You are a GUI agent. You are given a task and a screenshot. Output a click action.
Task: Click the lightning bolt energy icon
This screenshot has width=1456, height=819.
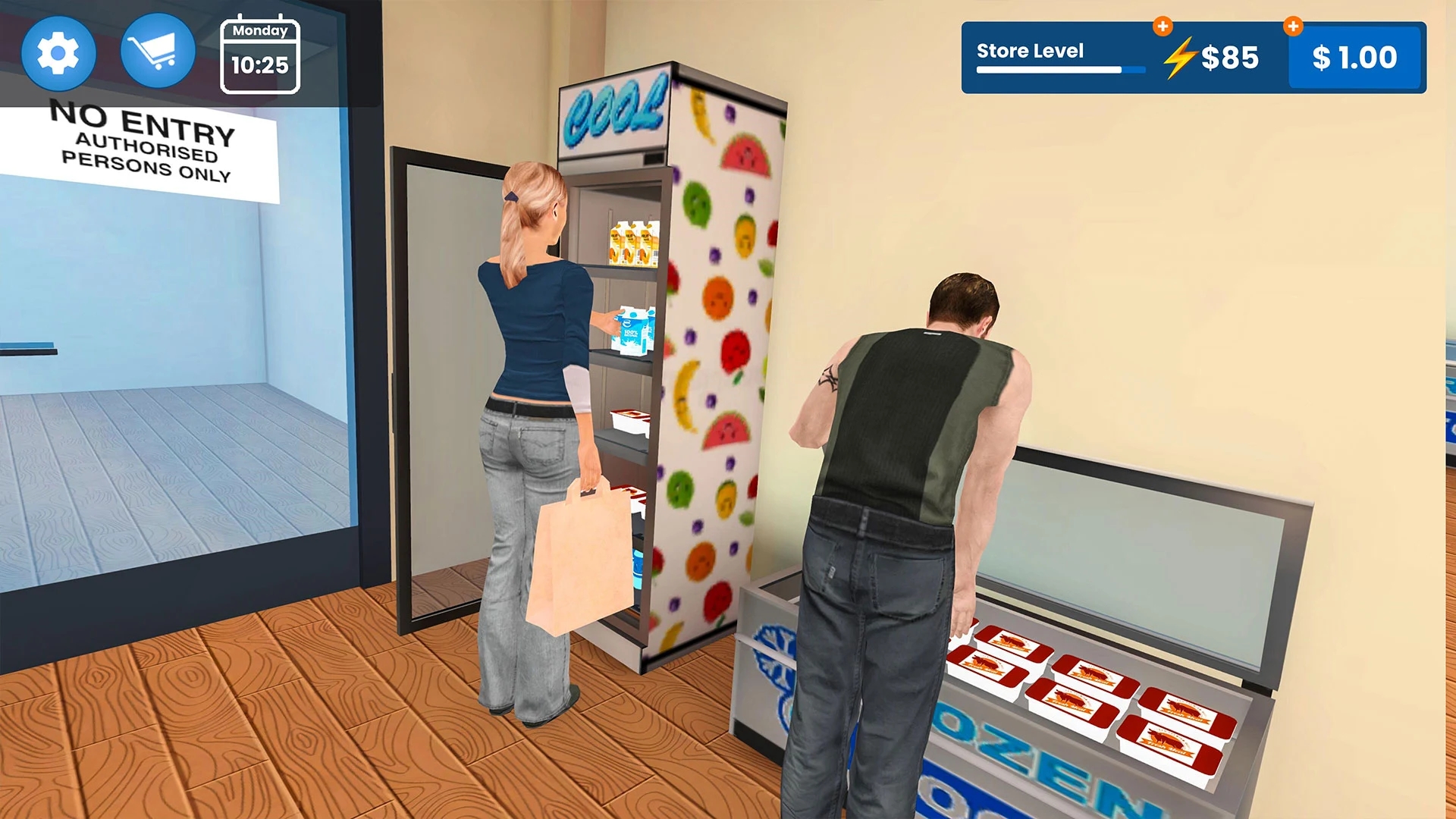1181,56
